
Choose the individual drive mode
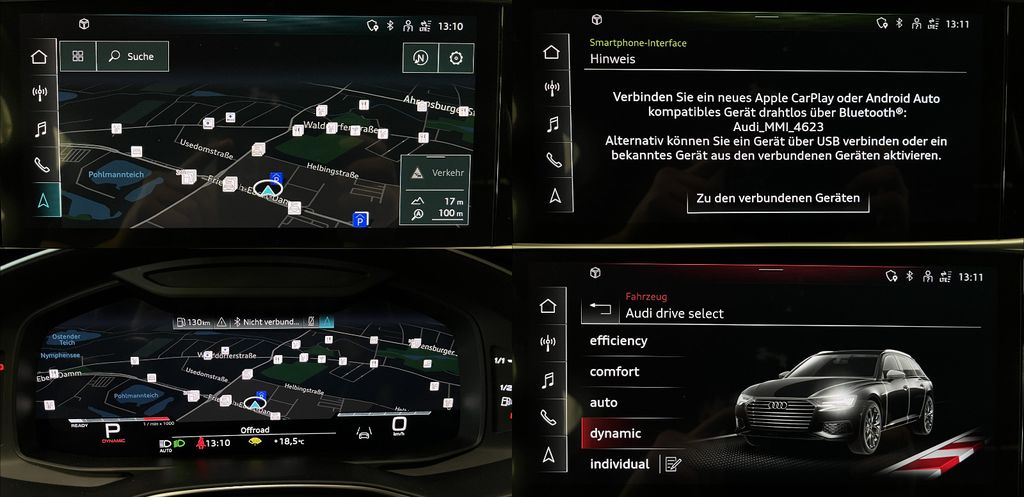(x=620, y=464)
